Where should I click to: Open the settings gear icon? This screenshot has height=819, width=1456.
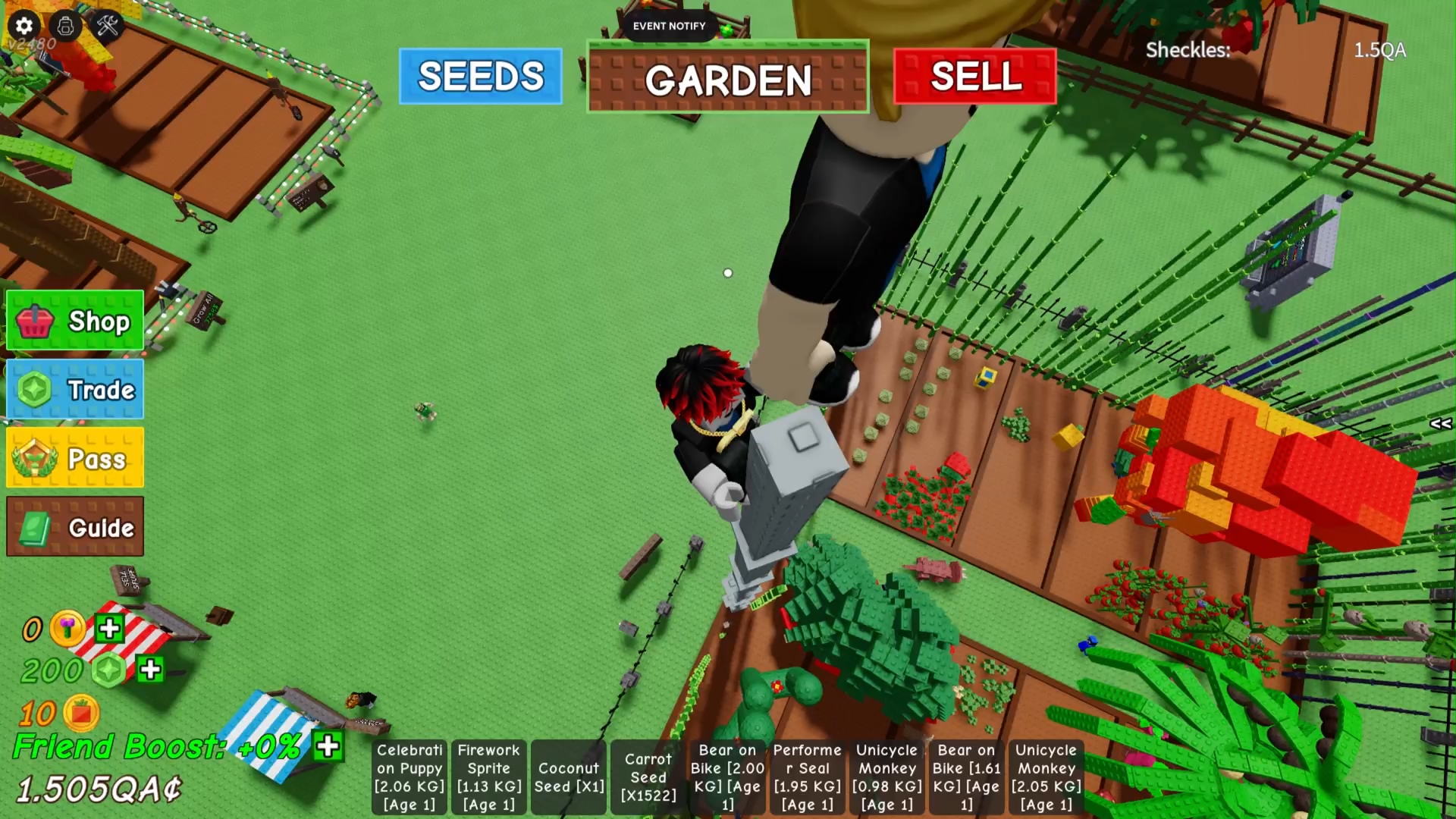[24, 26]
